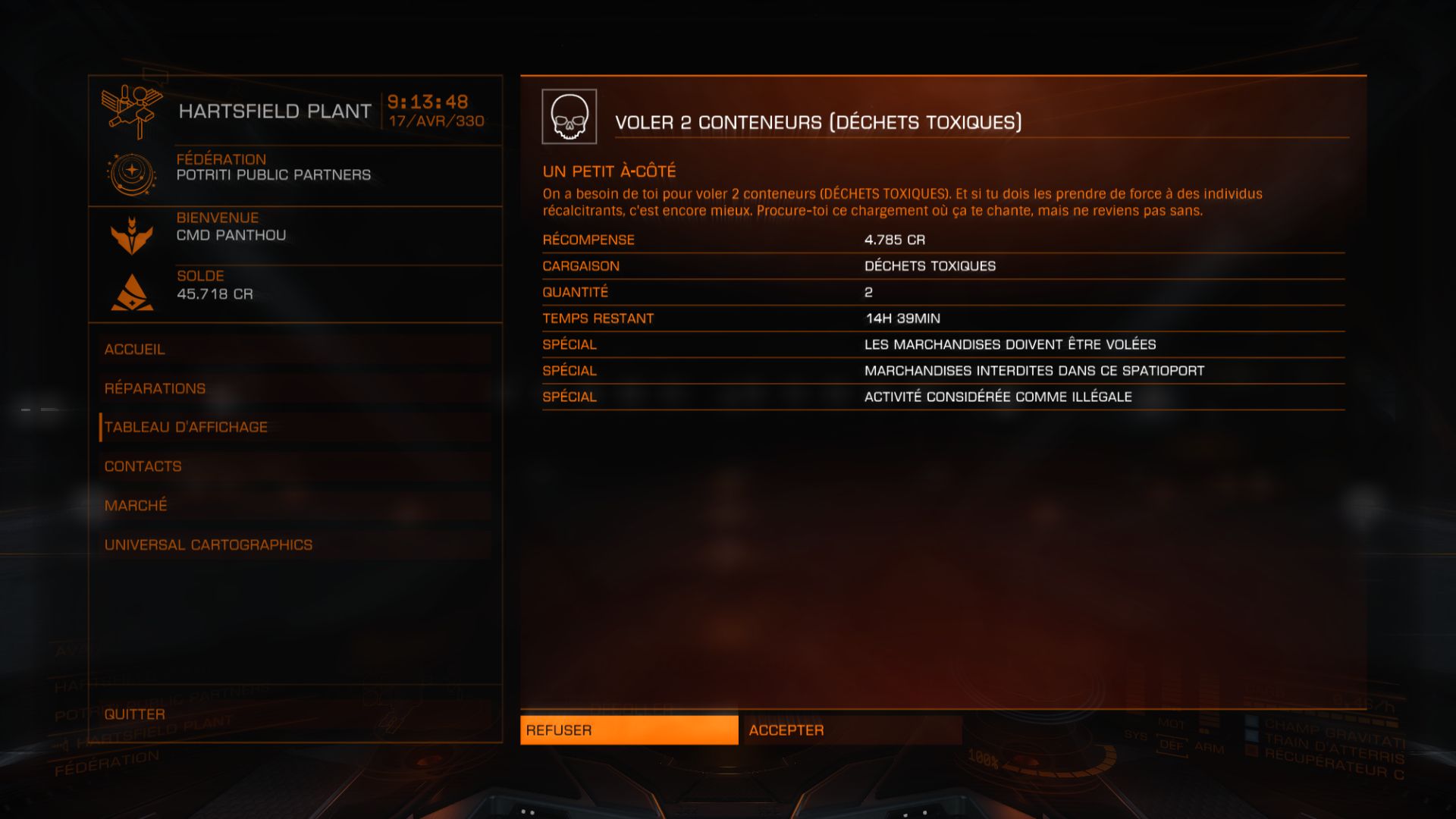
Task: Click the REFUSER button to decline the mission
Action: (628, 730)
